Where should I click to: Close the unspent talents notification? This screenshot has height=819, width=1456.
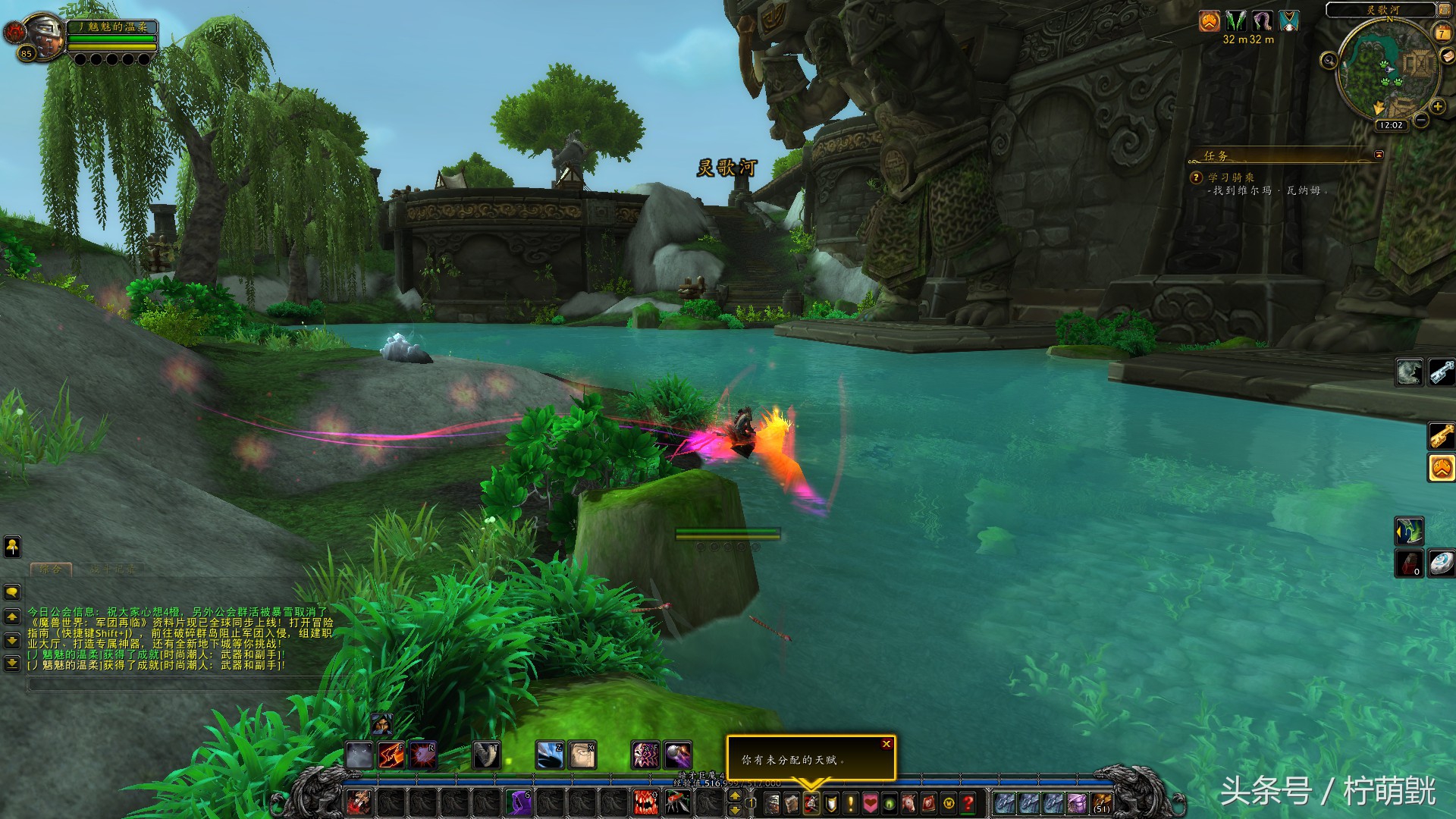[x=886, y=744]
